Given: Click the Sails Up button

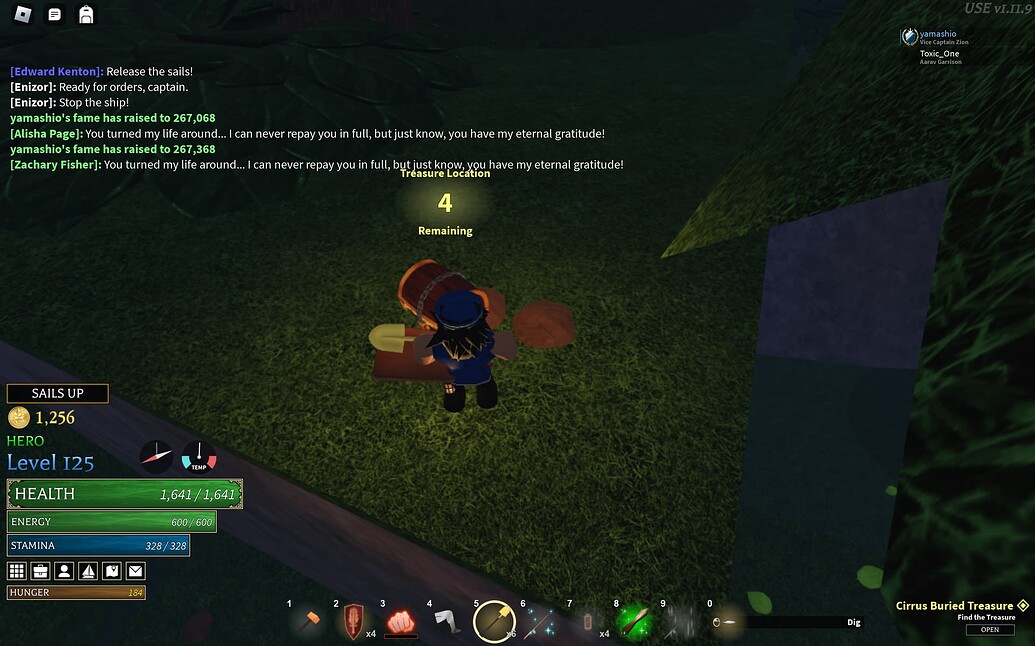Looking at the screenshot, I should click(x=57, y=393).
